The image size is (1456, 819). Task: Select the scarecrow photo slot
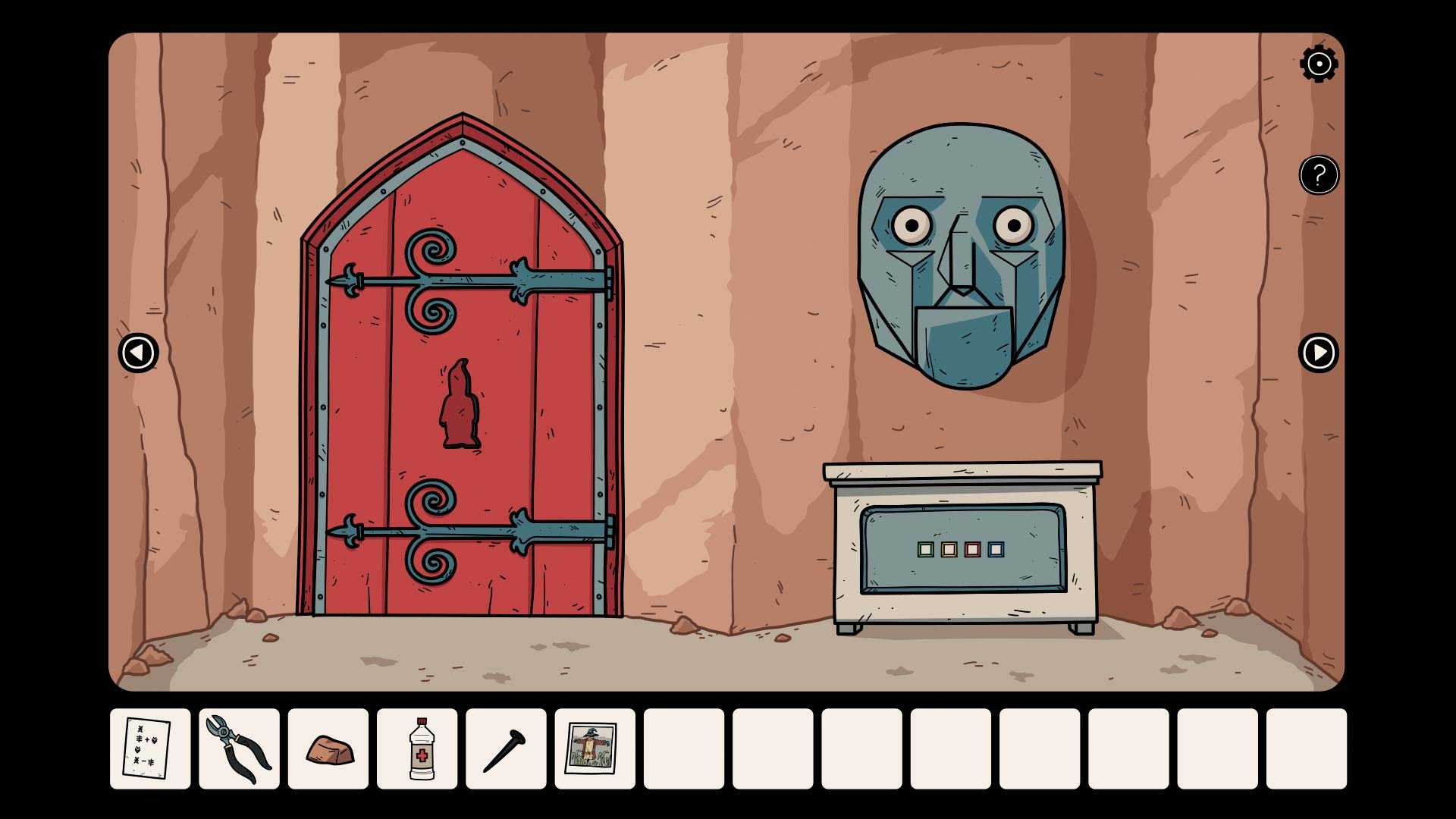click(x=595, y=748)
